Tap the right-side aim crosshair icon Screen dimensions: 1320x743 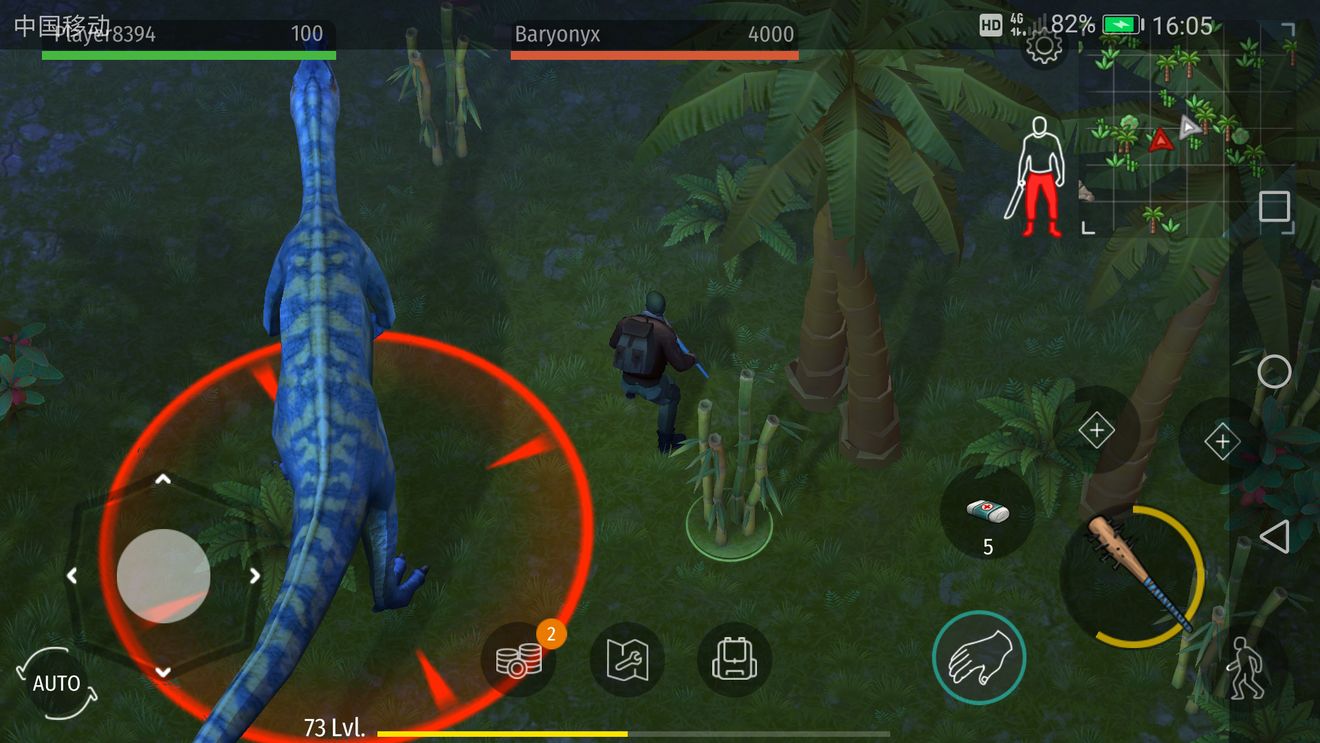pos(1222,439)
